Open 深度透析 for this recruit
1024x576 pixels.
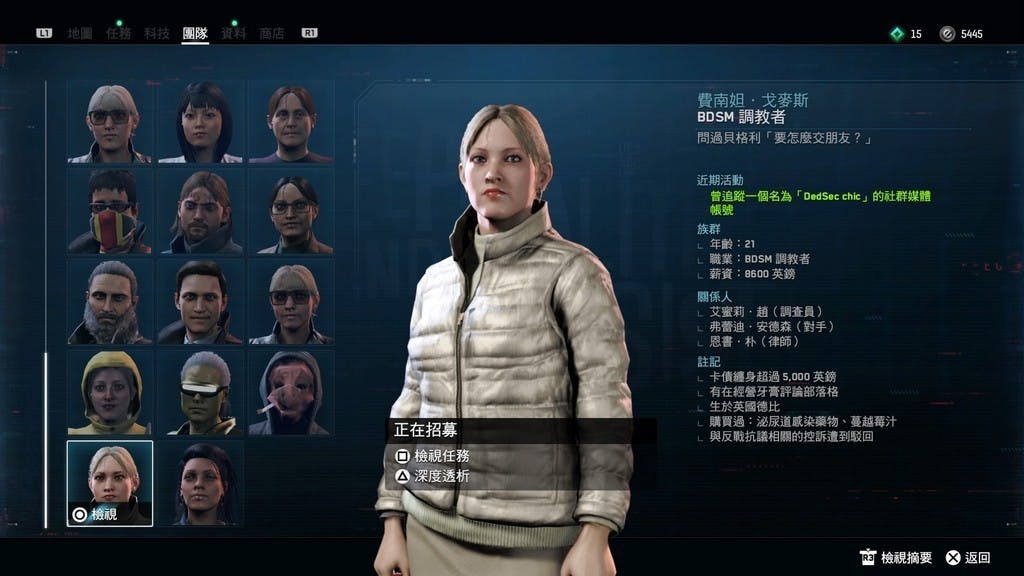441,476
